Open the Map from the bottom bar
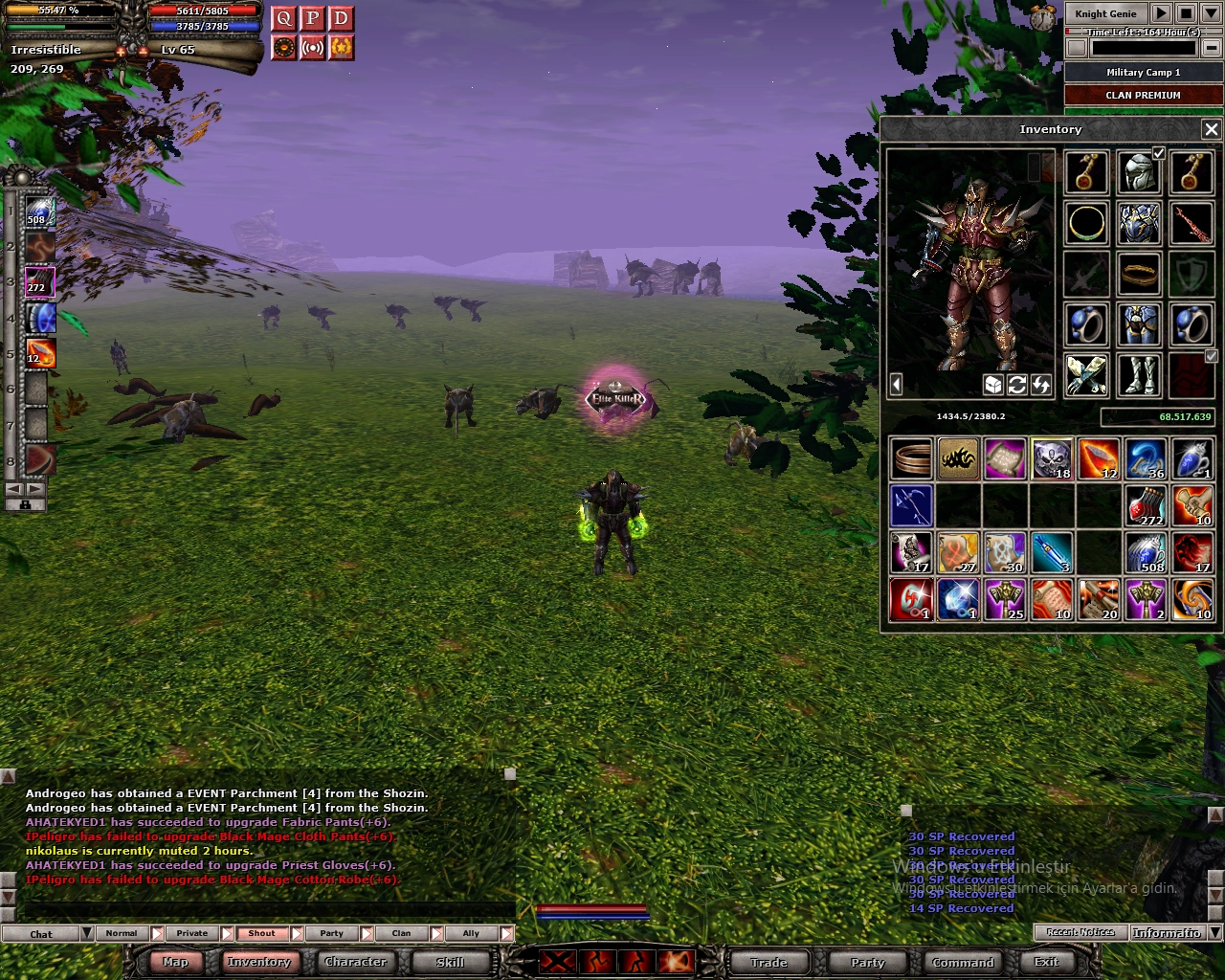Viewport: 1225px width, 980px height. pyautogui.click(x=175, y=962)
